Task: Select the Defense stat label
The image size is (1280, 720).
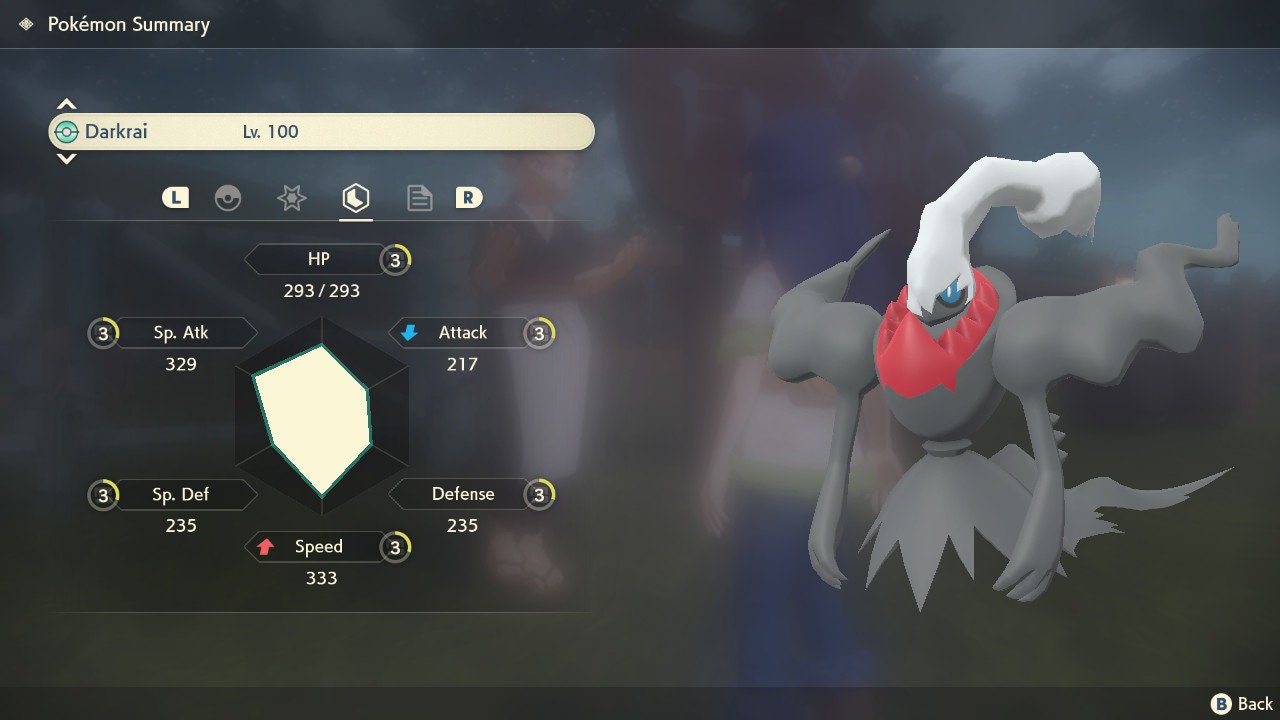Action: [x=462, y=494]
